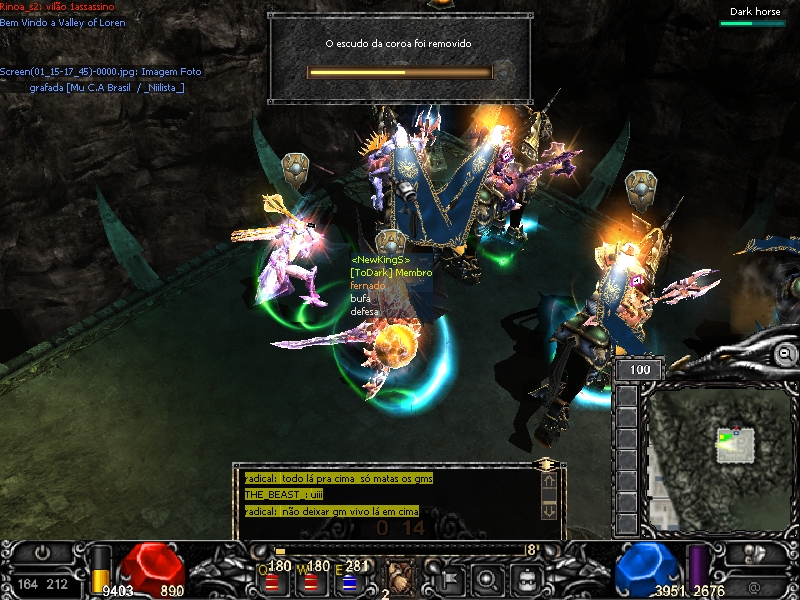Click radical's chat message about gms
Viewport: 800px width, 600px height.
338,479
